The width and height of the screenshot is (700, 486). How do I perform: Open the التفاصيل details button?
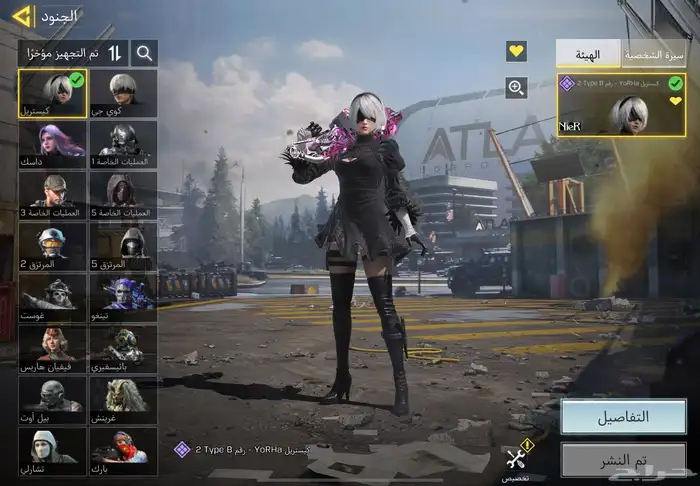pos(622,417)
